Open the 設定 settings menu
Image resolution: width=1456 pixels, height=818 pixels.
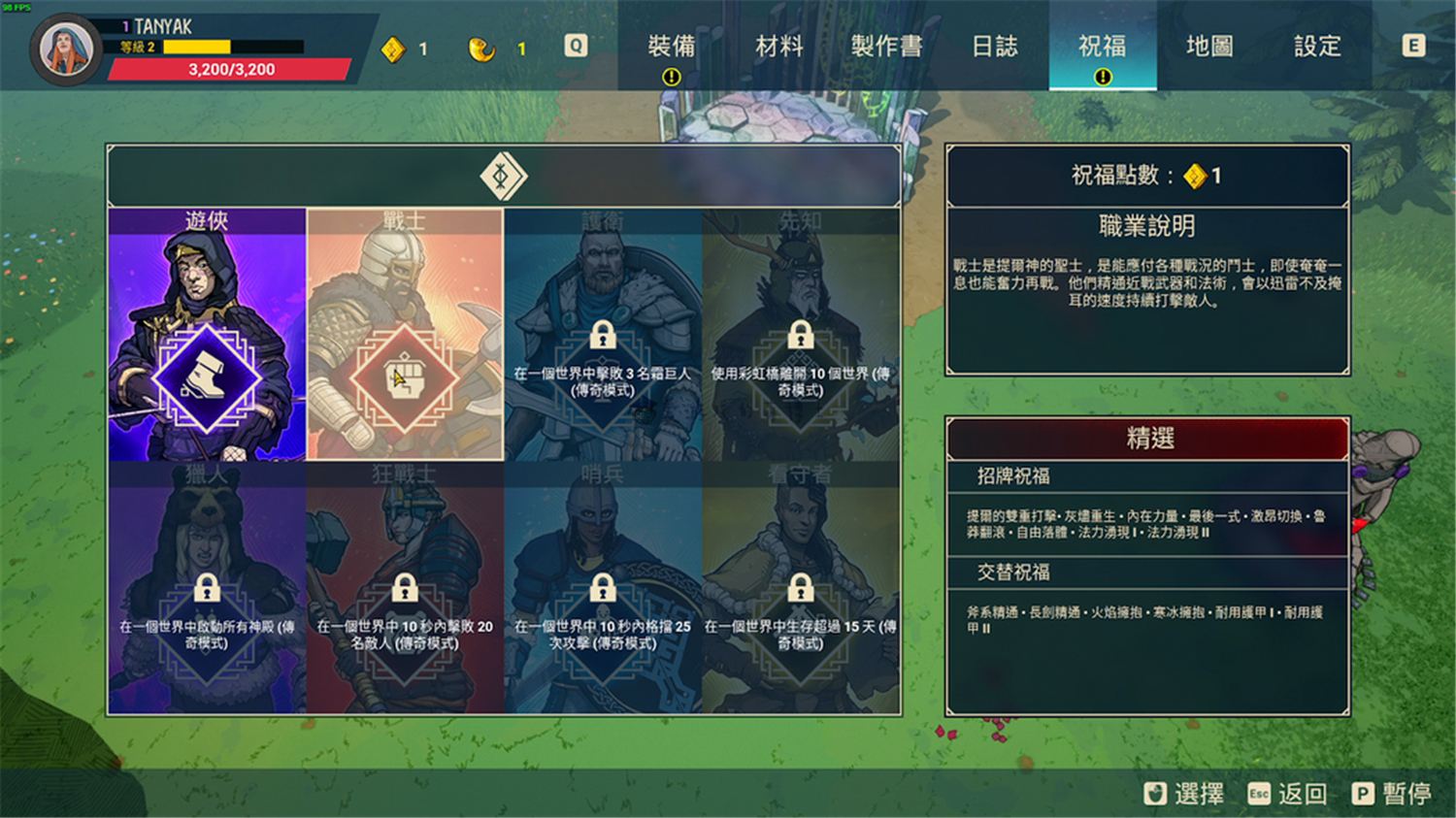click(1317, 47)
